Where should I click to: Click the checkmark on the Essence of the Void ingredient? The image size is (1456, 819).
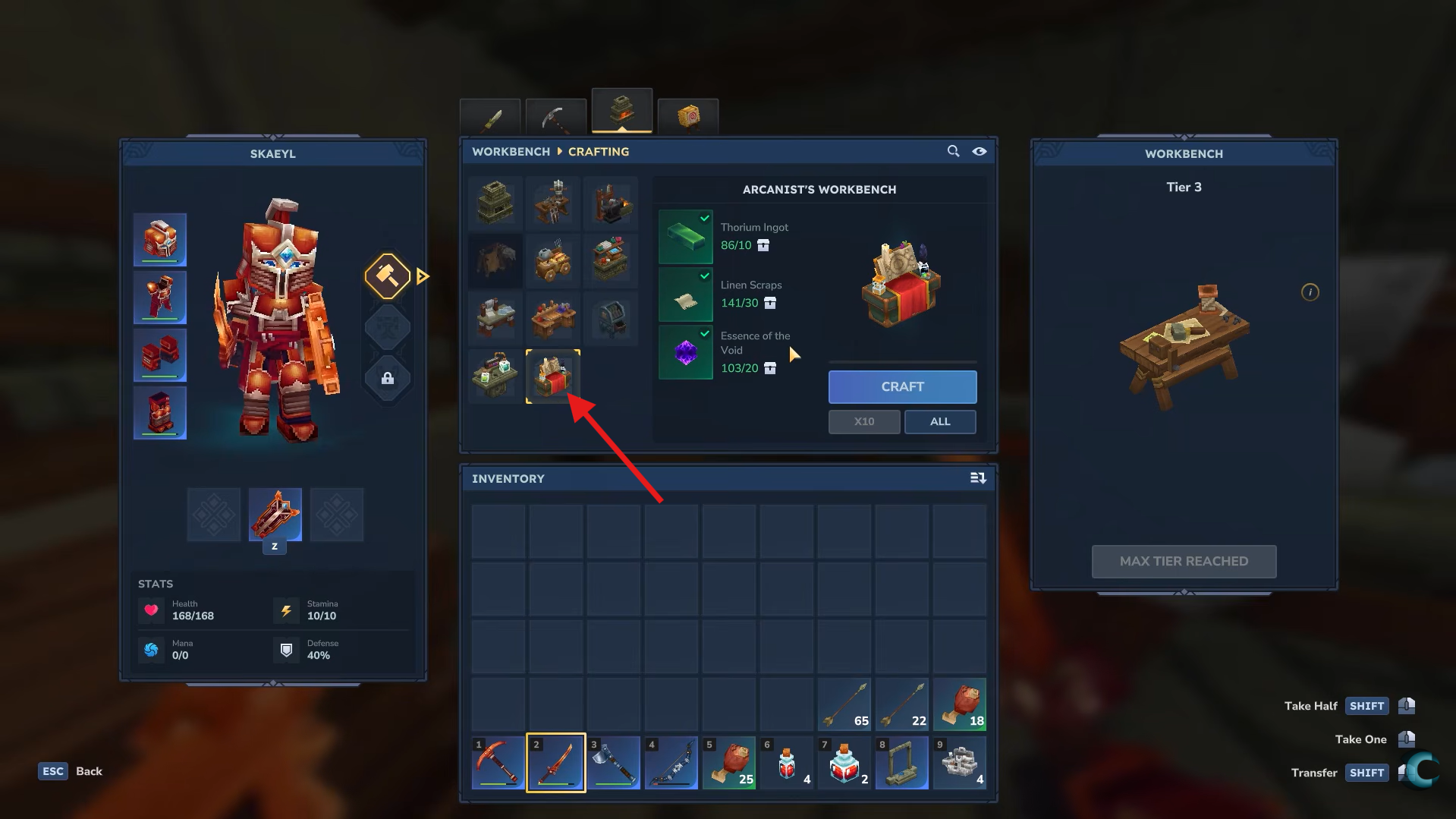pos(704,334)
